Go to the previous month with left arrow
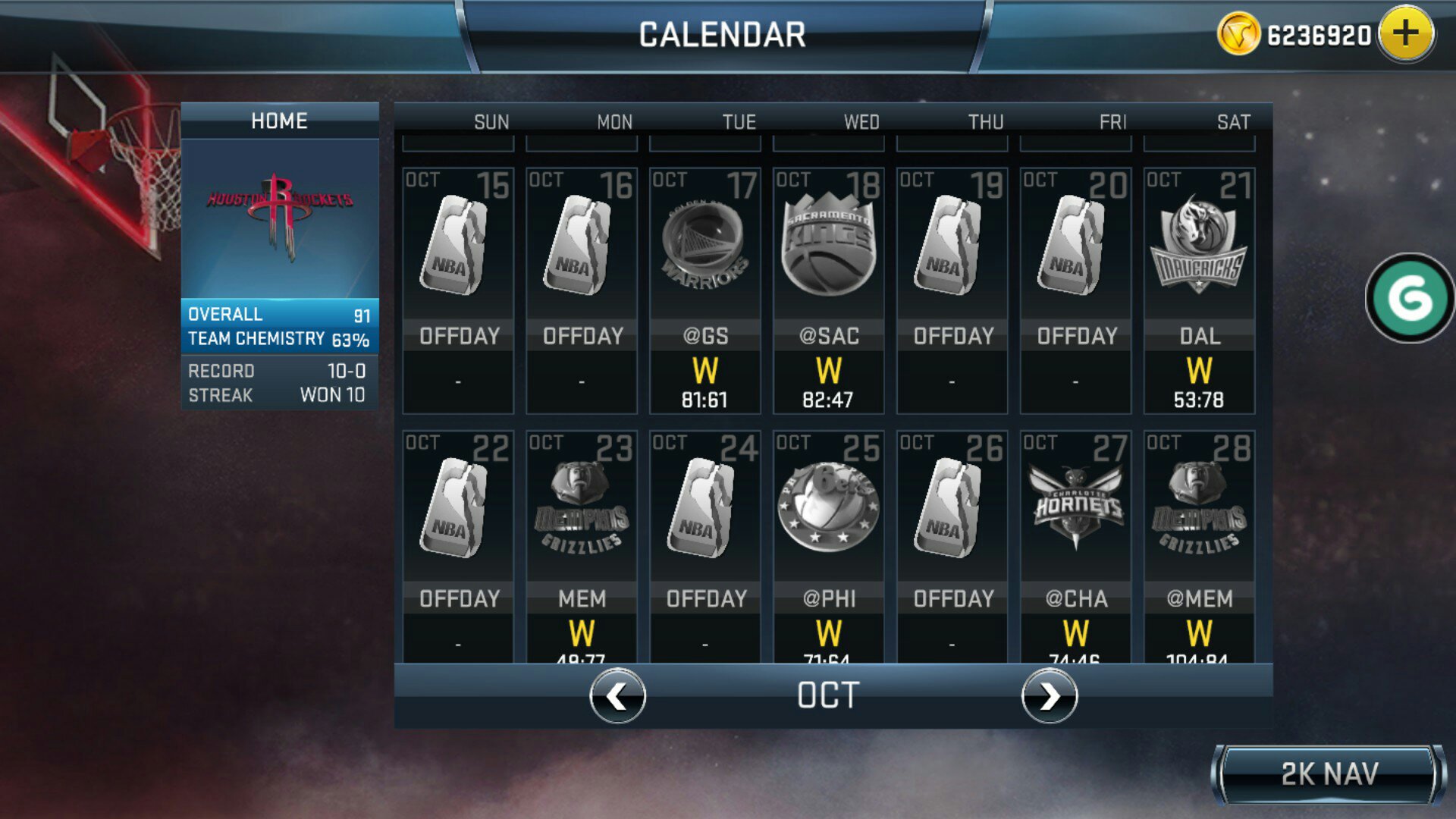1456x819 pixels. [616, 698]
